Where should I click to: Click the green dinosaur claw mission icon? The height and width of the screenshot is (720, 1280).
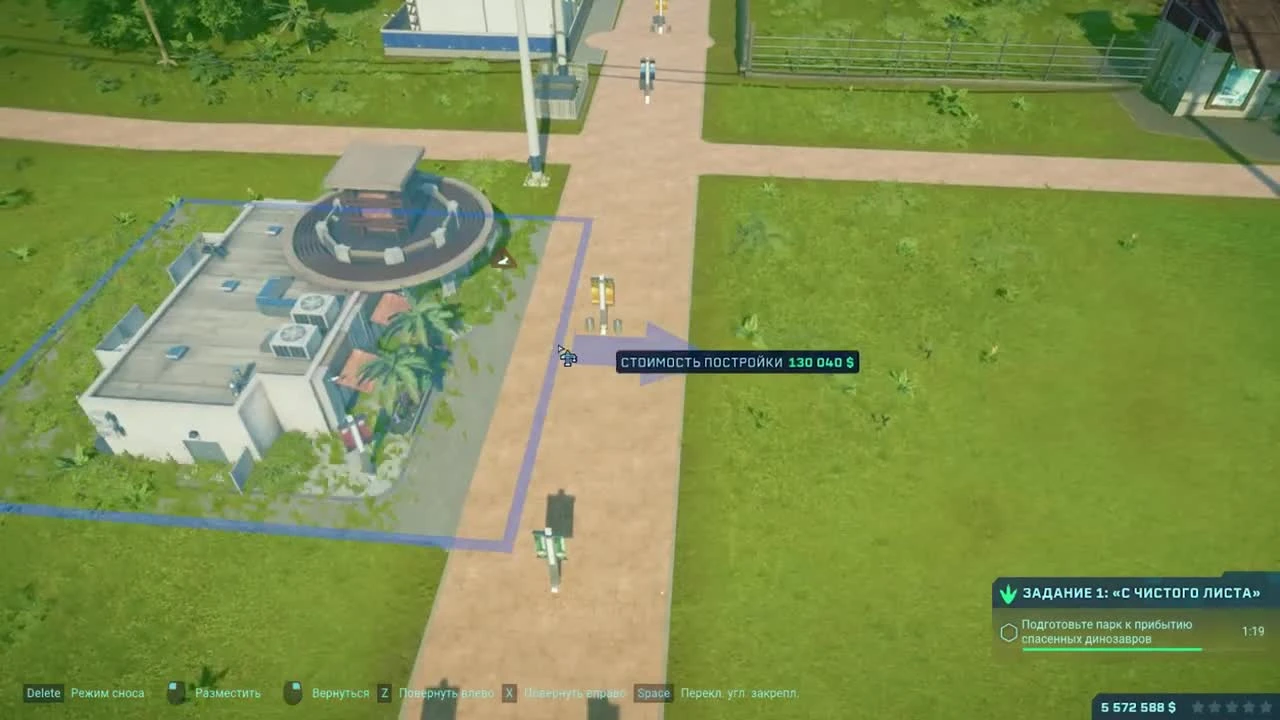point(1007,592)
